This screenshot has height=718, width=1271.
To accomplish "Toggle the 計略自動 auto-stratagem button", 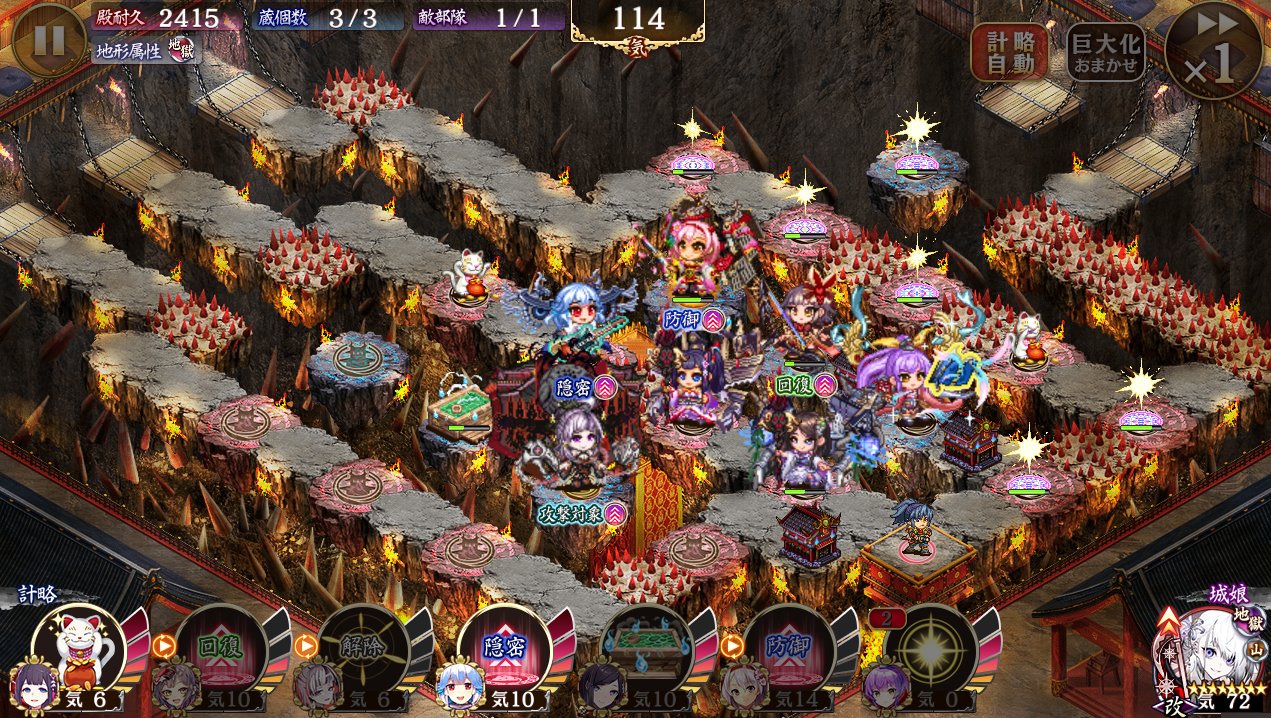I will [x=1010, y=52].
